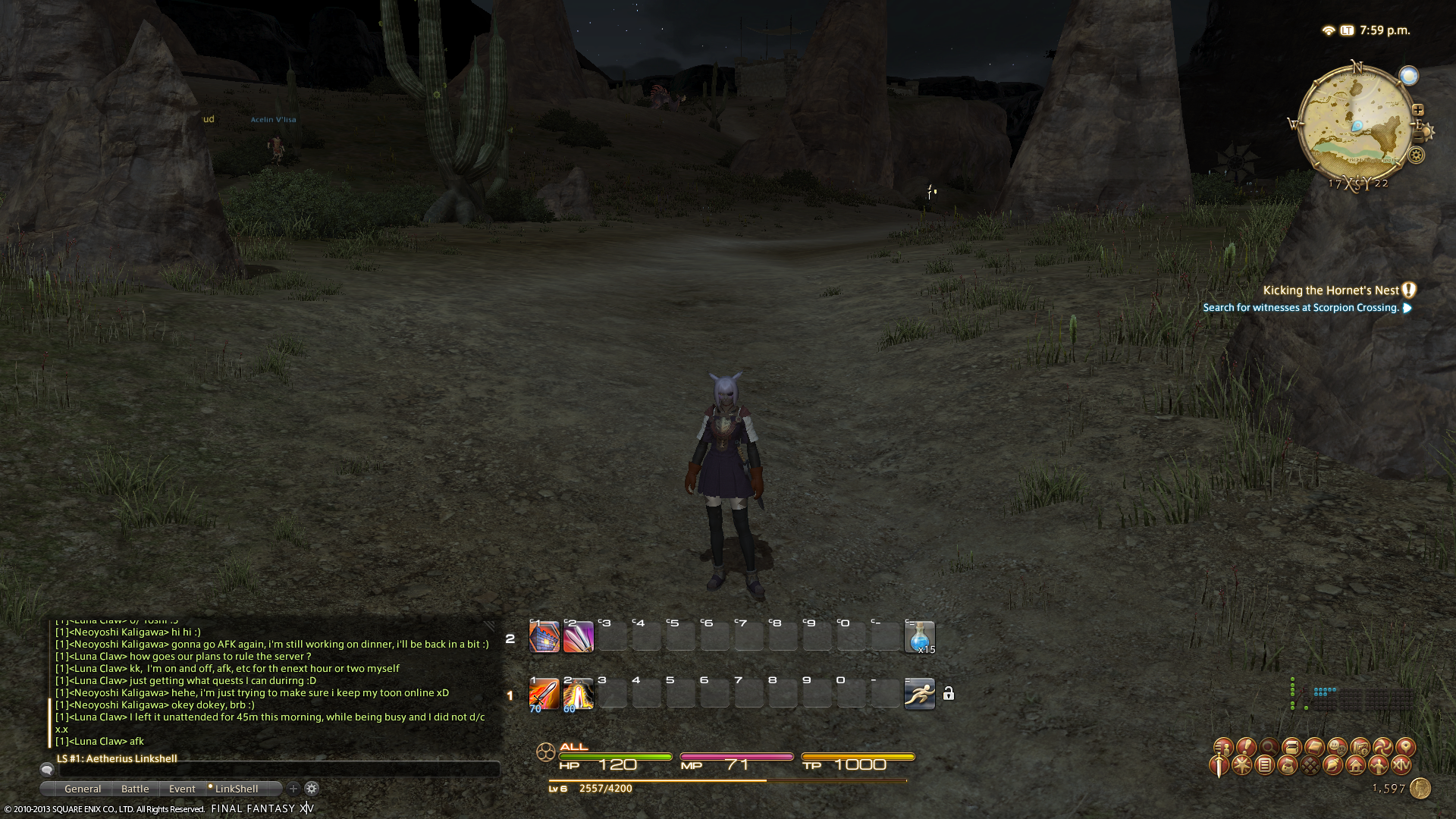
Task: Switch to the General chat tab
Action: point(83,789)
